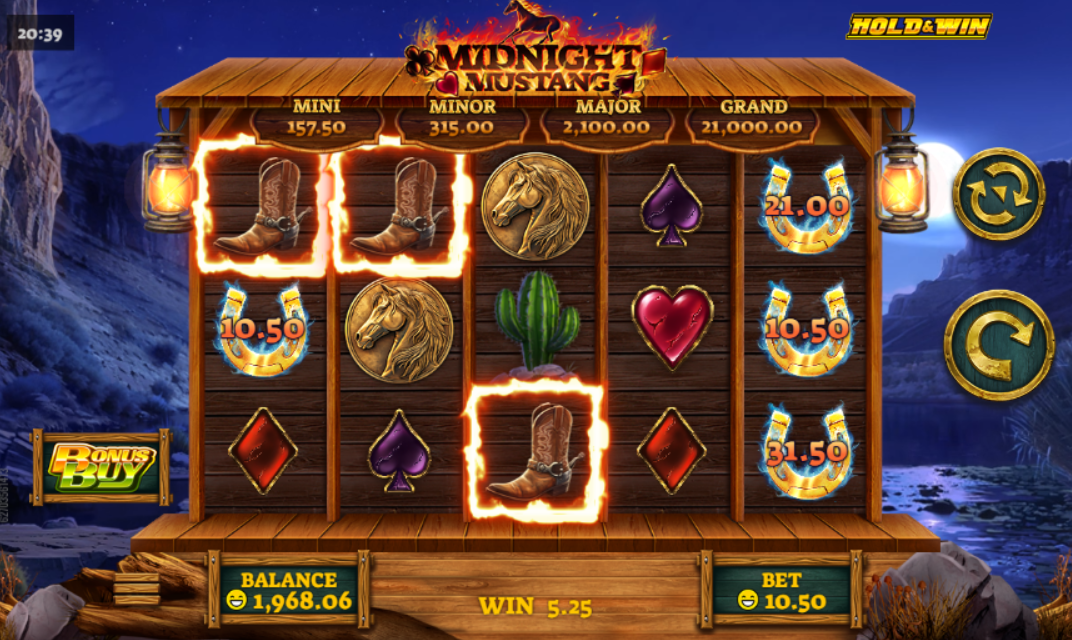This screenshot has width=1072, height=640.
Task: Activate autoplay with the double-arrow button
Action: [998, 194]
